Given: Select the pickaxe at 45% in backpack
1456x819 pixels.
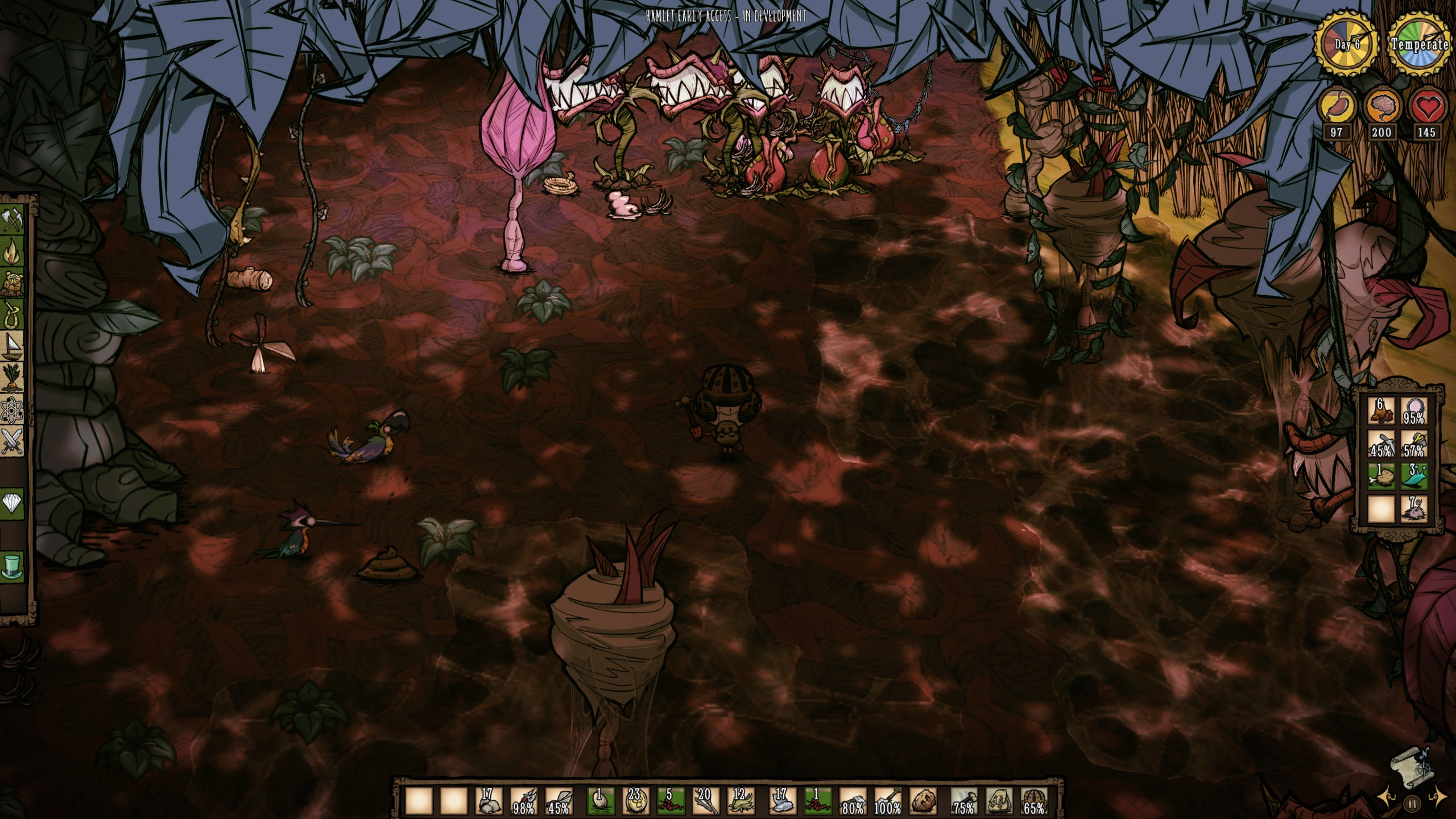Looking at the screenshot, I should pos(1381,444).
